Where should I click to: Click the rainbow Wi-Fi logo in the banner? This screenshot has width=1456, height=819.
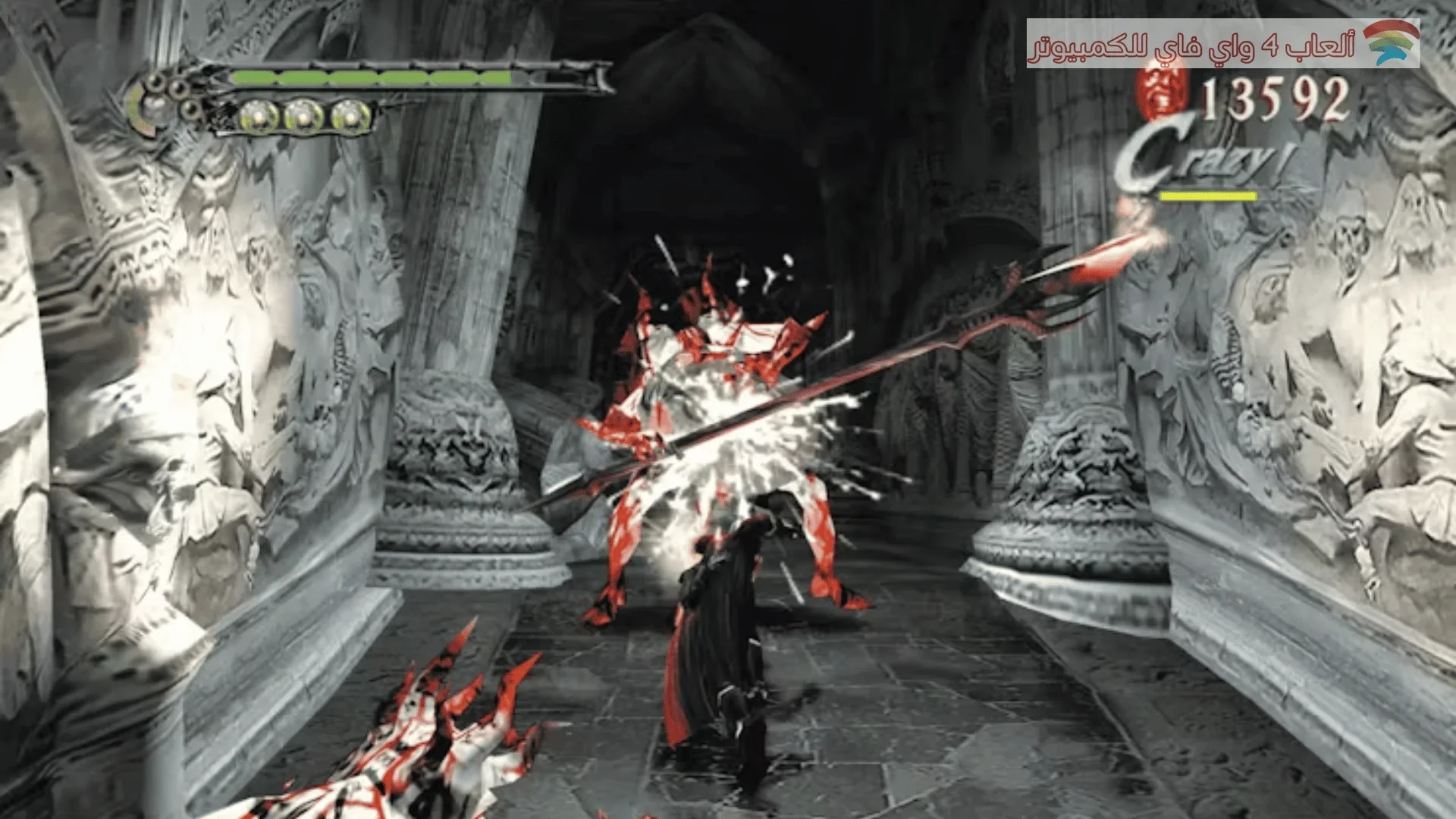1391,42
